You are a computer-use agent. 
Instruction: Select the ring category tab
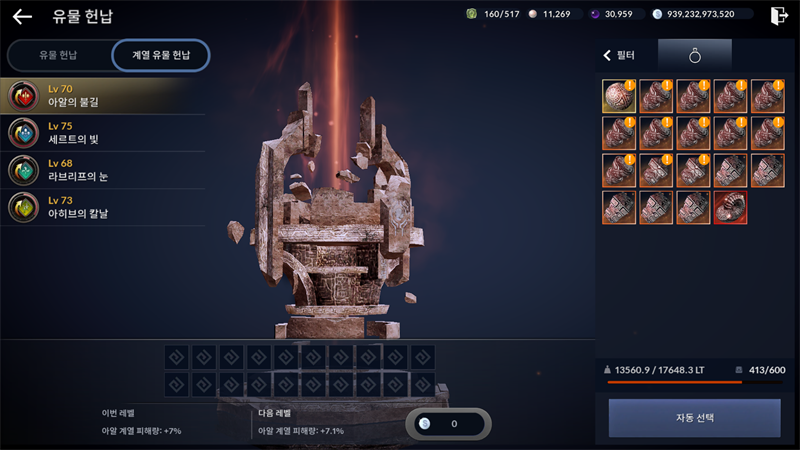pyautogui.click(x=695, y=56)
